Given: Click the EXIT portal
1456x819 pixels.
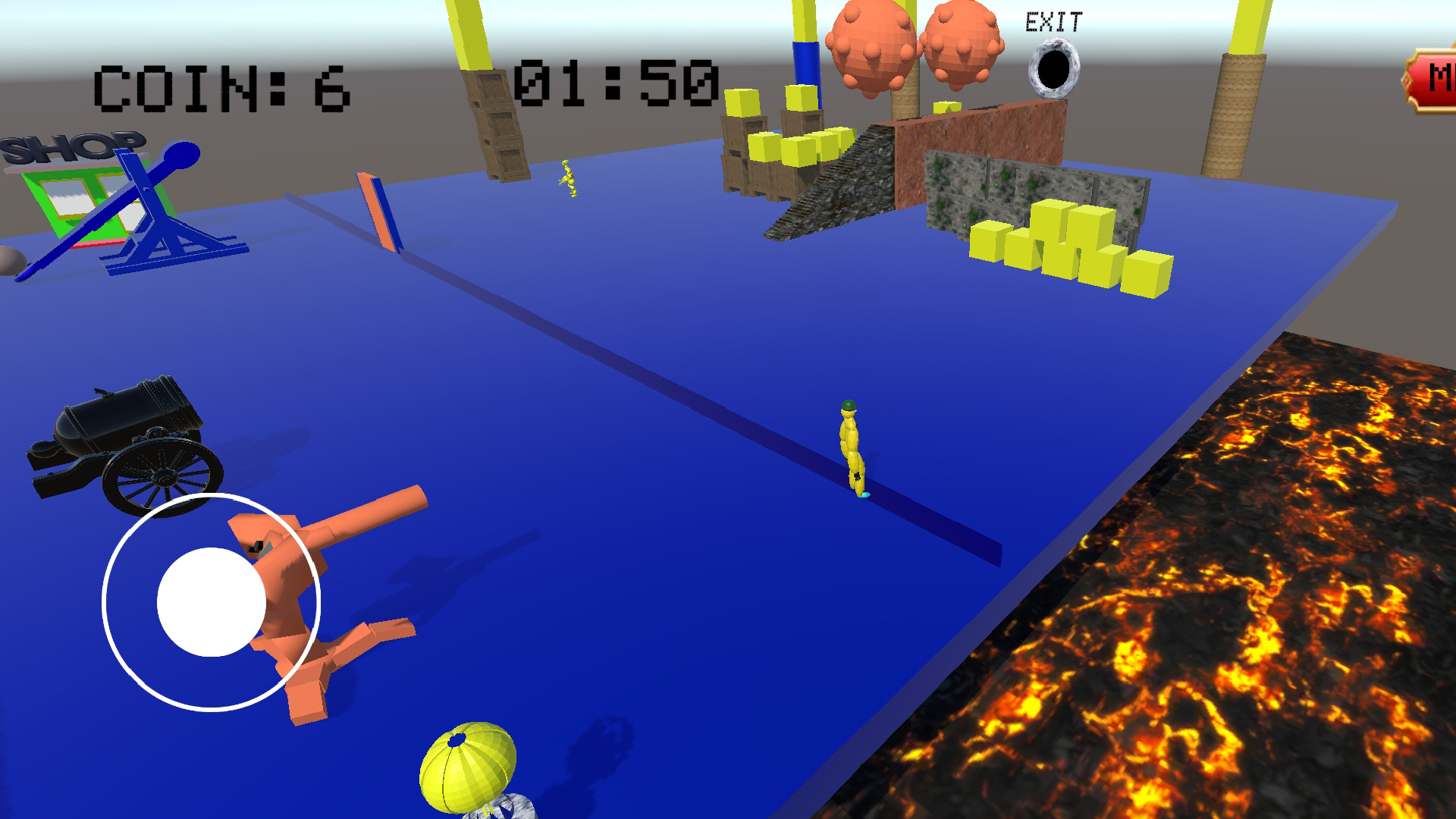Looking at the screenshot, I should tap(1054, 68).
